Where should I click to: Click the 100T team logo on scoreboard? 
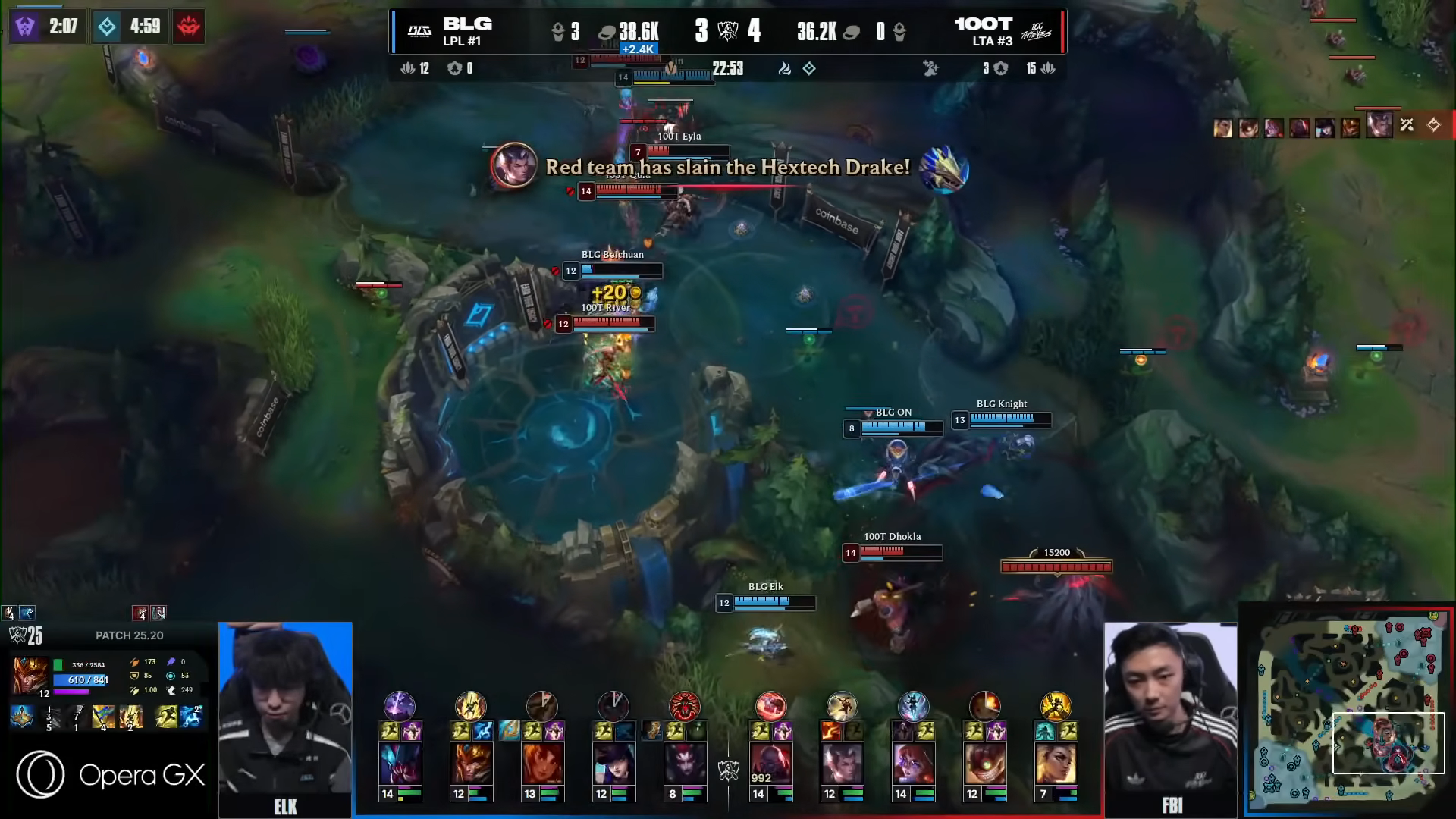click(x=1036, y=31)
